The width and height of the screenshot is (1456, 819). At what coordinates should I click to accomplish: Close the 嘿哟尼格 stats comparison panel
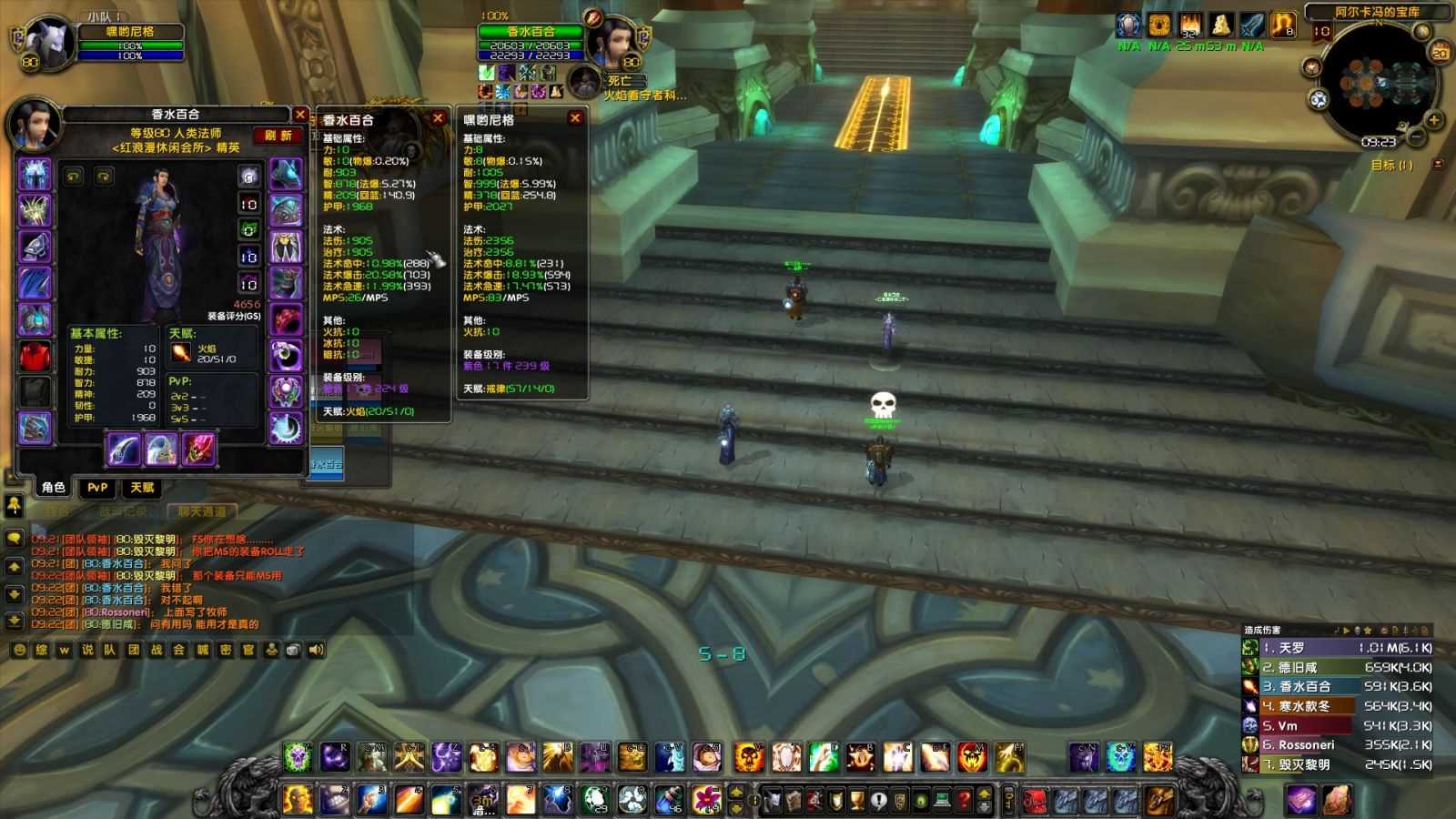[575, 118]
